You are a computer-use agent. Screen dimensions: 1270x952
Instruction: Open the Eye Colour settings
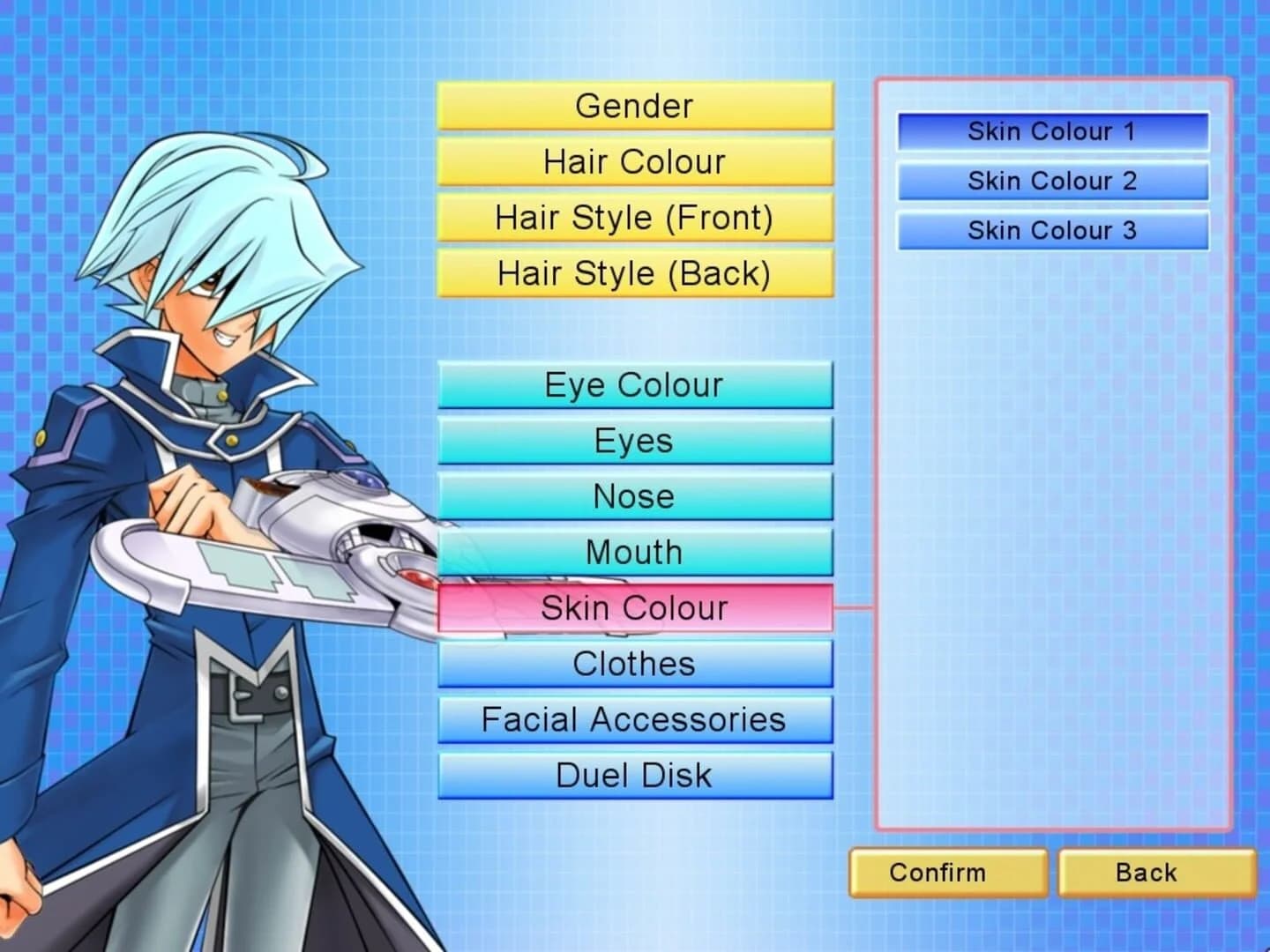pos(633,384)
